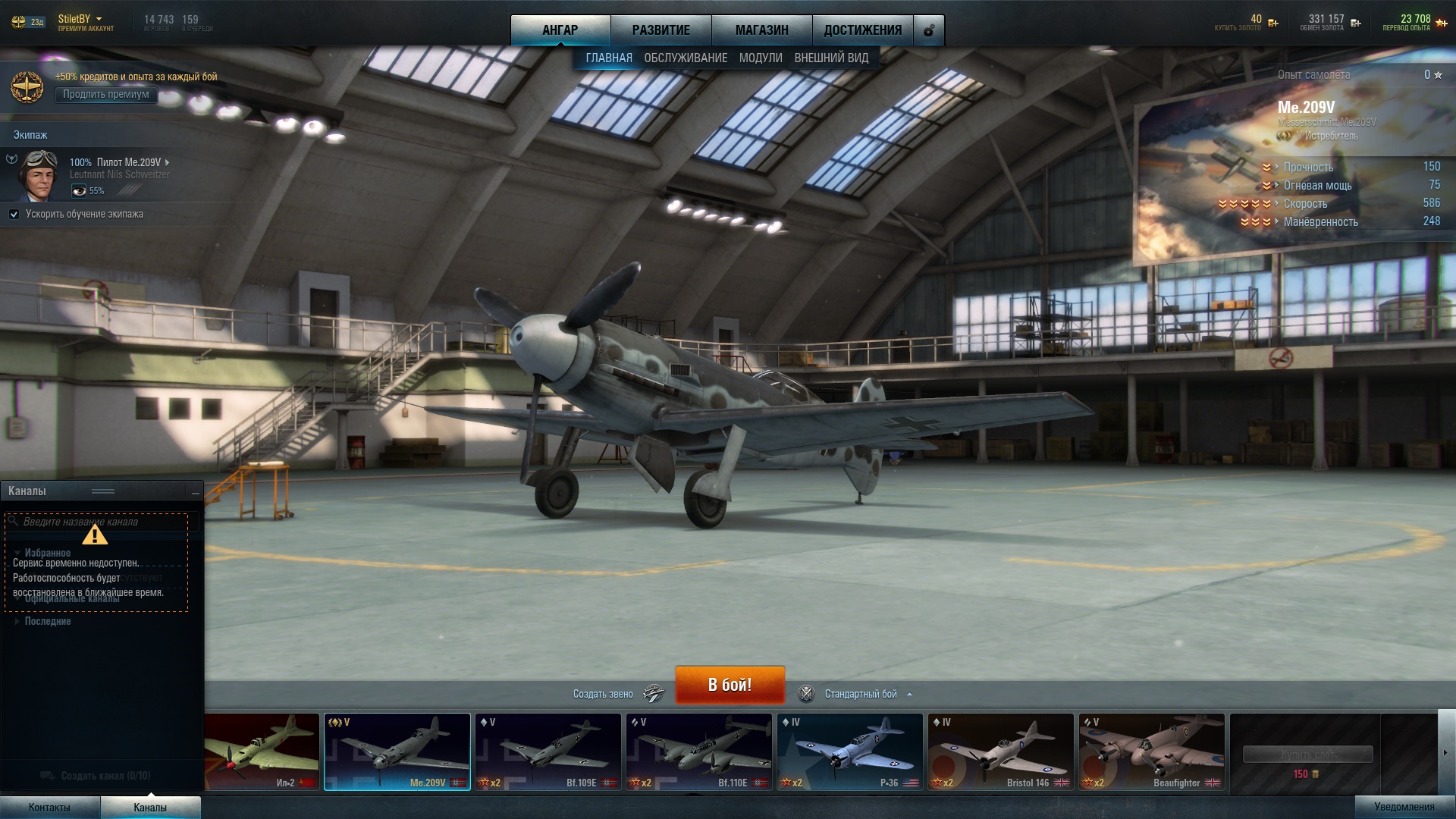Screen dimensions: 1456x819
Task: Show the Обслуживание sub-section
Action: point(686,58)
